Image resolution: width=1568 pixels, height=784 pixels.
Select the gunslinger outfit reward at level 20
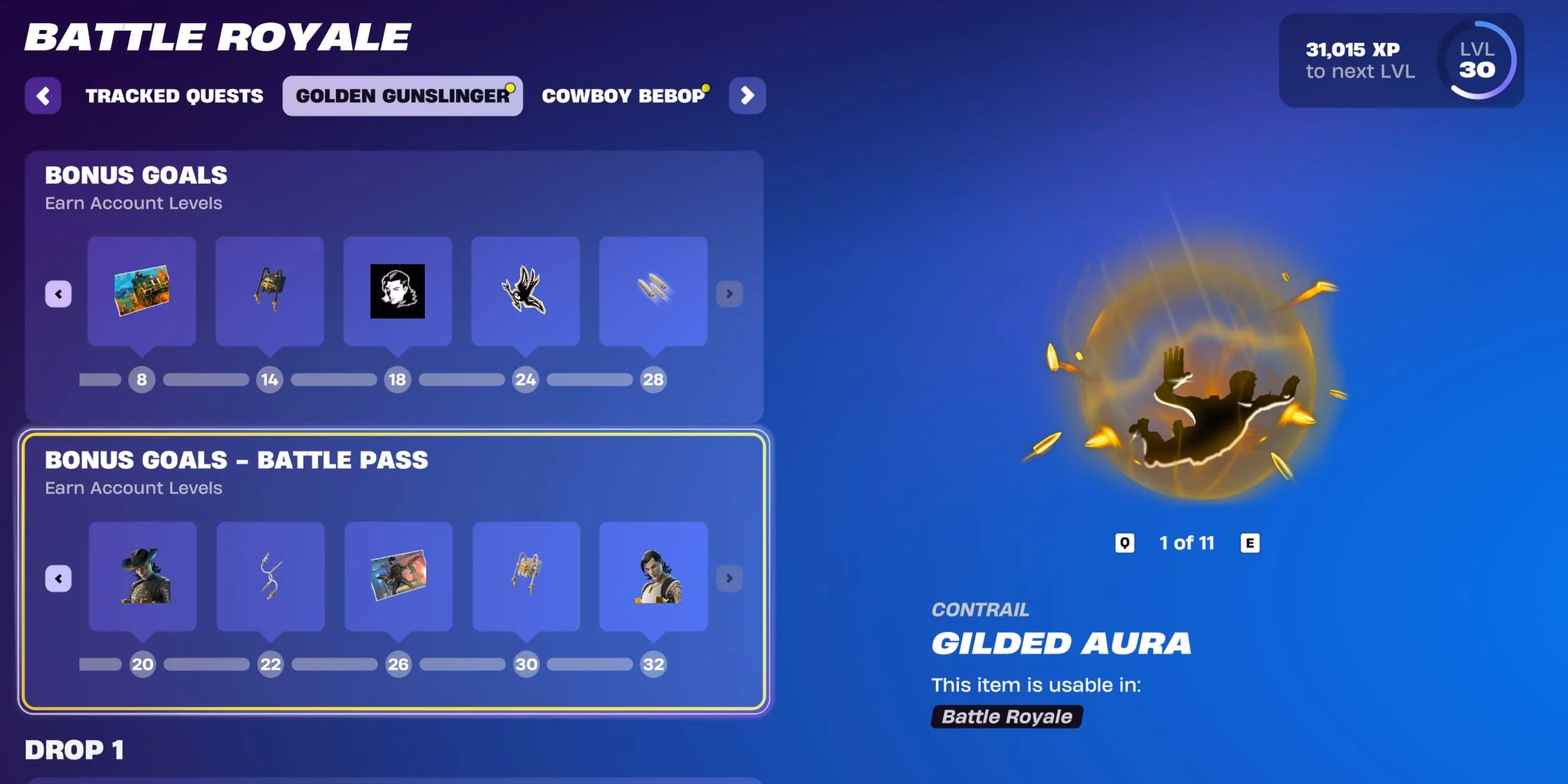pos(143,577)
